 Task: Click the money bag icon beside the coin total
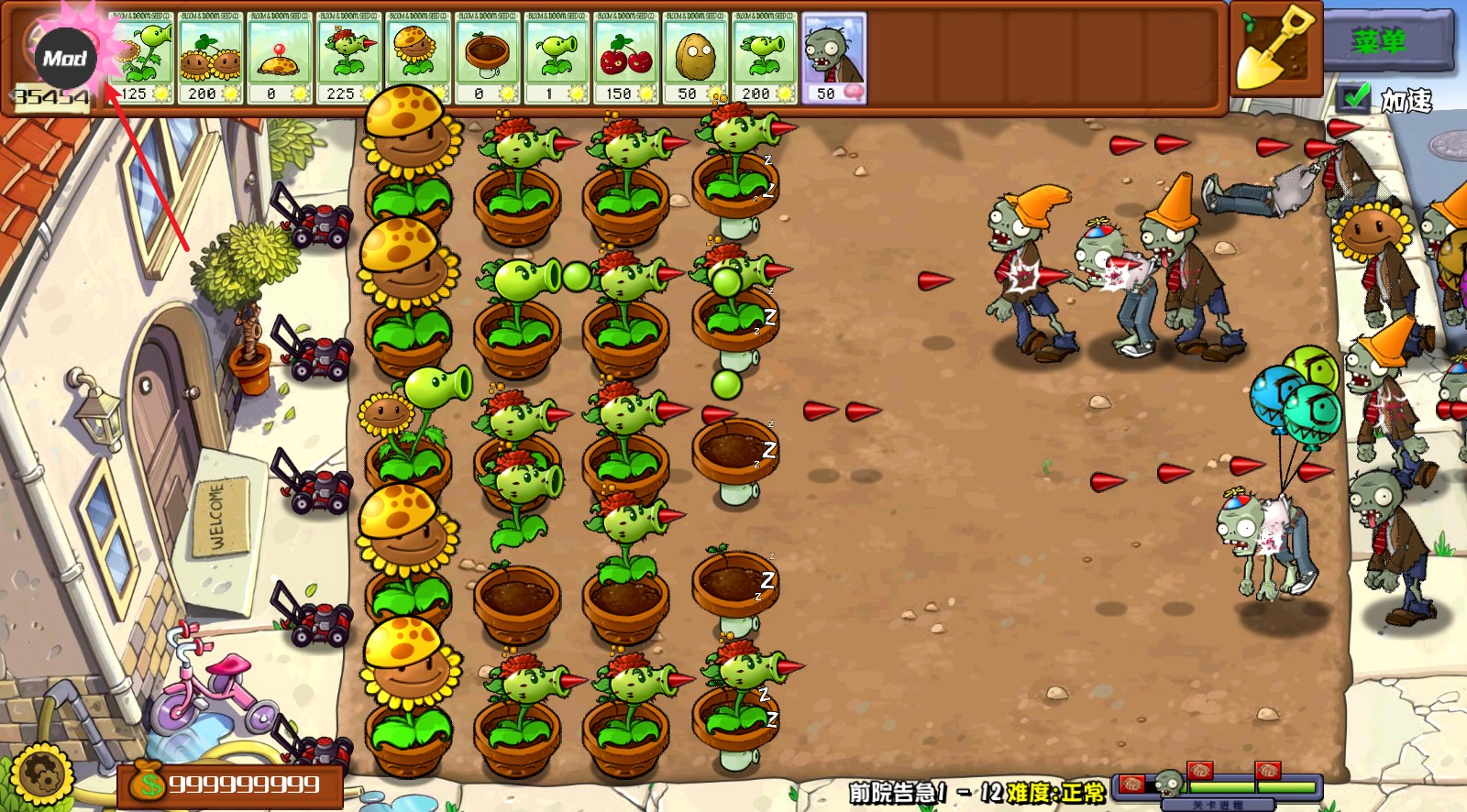pos(149,784)
